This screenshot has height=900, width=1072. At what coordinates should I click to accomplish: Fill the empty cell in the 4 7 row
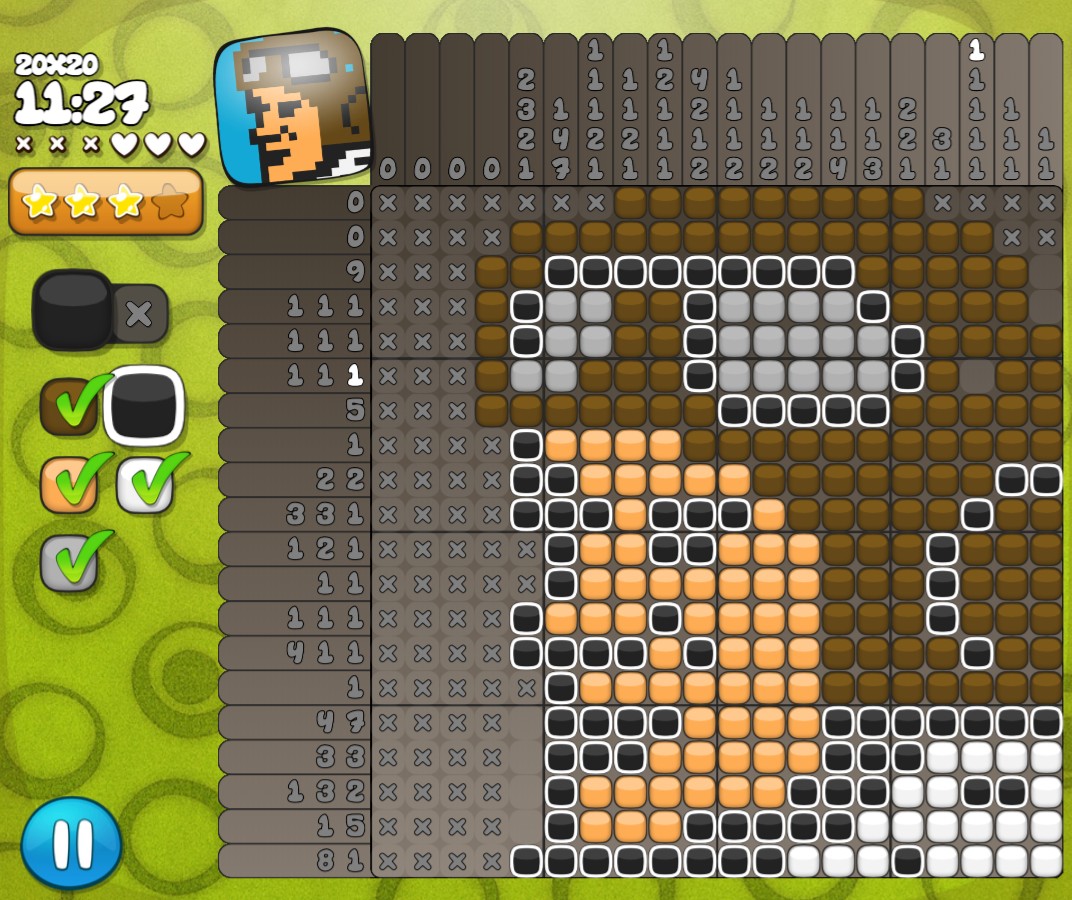click(x=526, y=721)
